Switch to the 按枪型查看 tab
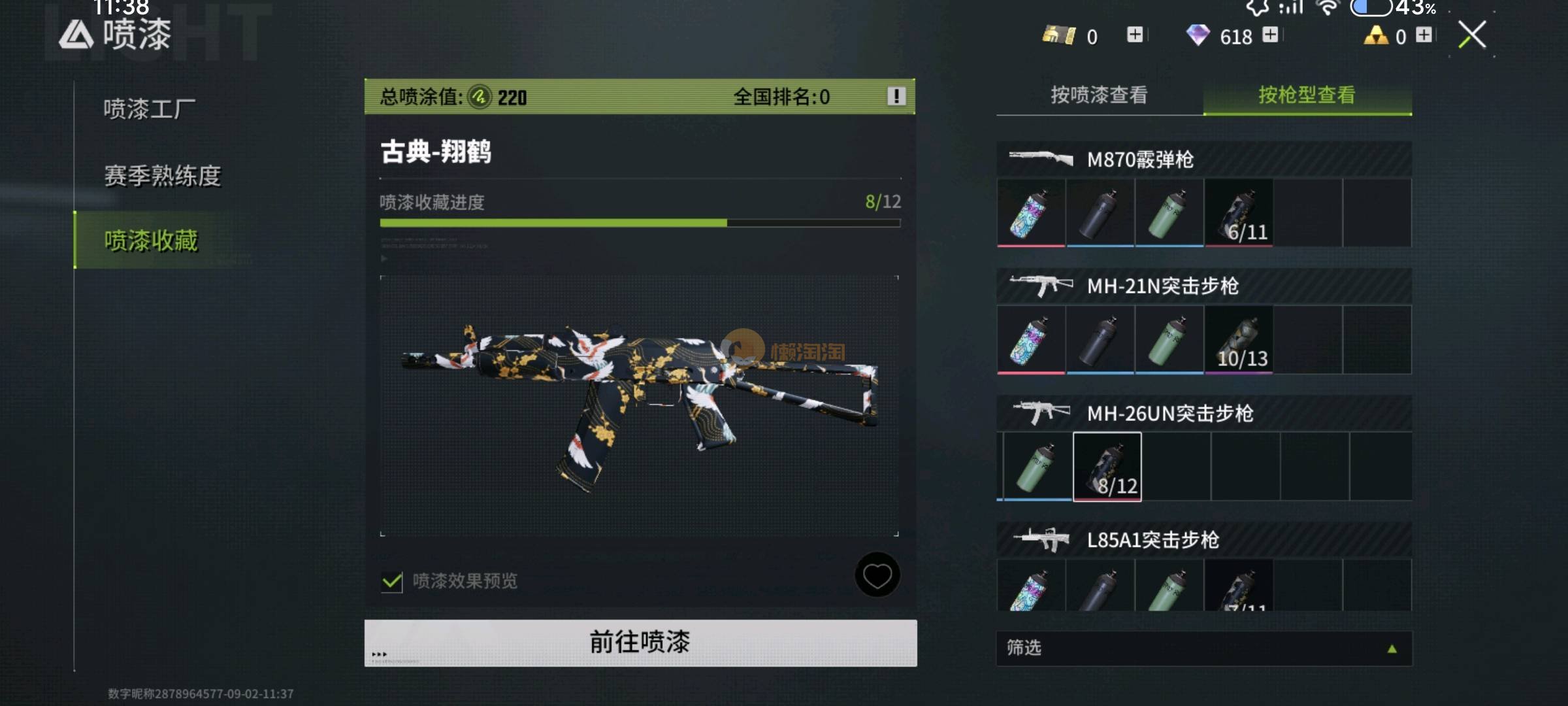The width and height of the screenshot is (1568, 706). [x=1307, y=95]
